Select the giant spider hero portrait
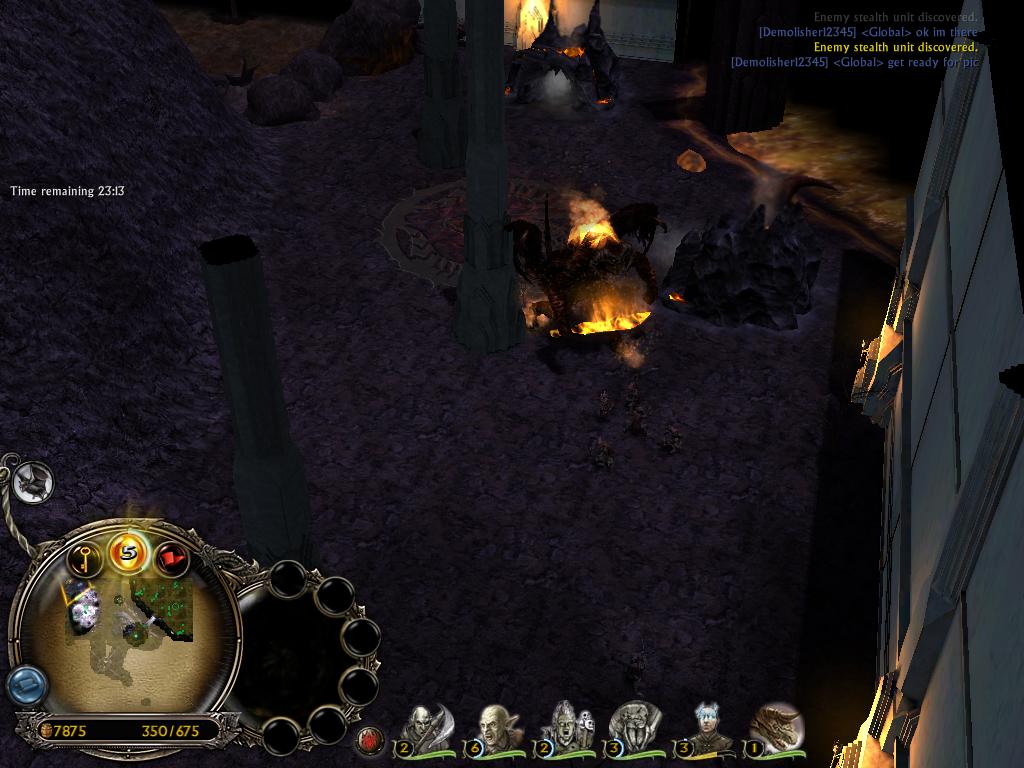The height and width of the screenshot is (768, 1024). pos(636,728)
